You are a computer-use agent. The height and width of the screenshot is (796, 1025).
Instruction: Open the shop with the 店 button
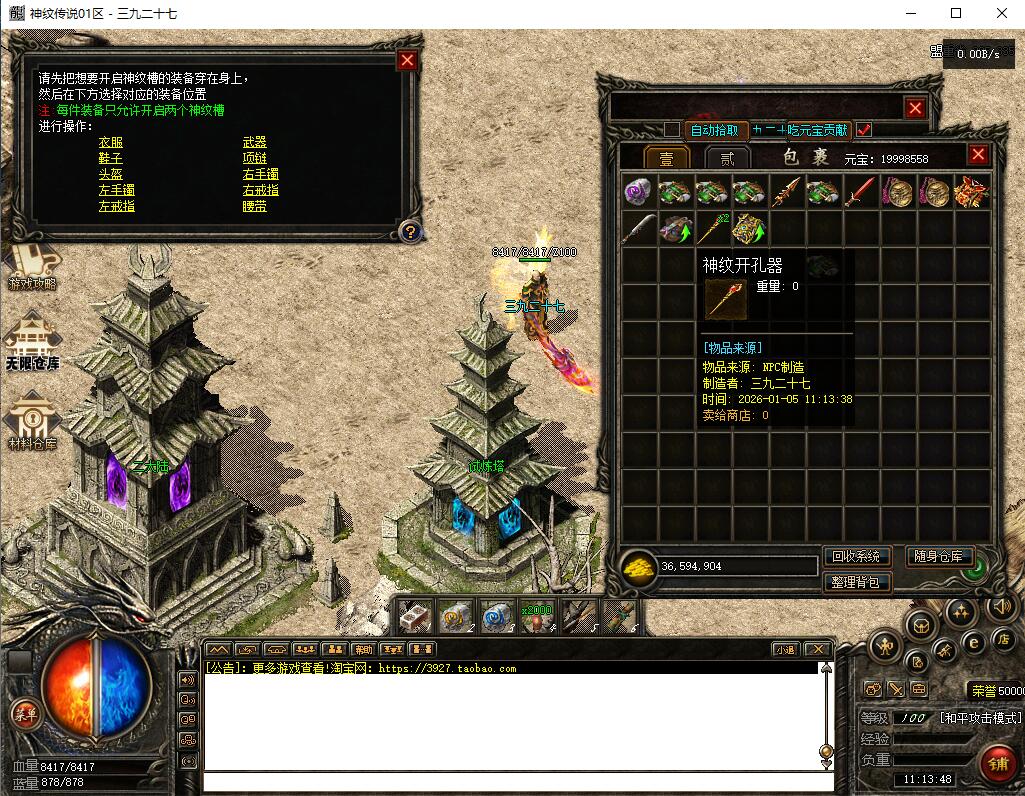coord(1003,637)
